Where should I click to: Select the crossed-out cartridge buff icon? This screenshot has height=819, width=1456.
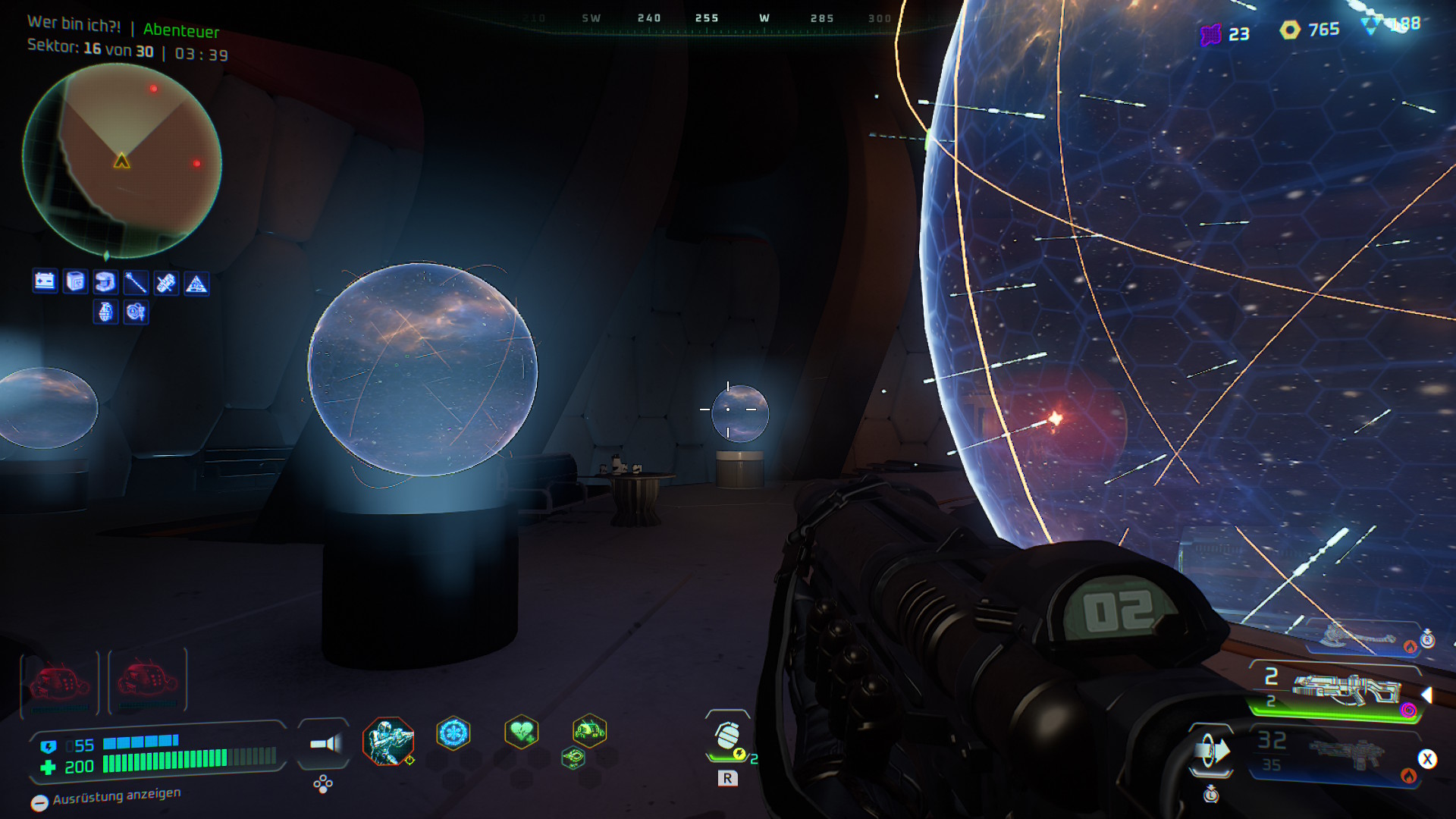point(166,284)
